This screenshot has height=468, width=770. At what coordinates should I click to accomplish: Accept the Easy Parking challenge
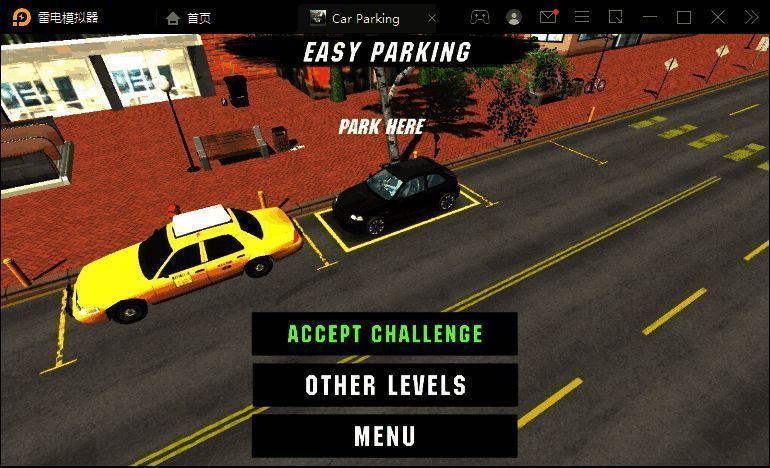point(385,334)
